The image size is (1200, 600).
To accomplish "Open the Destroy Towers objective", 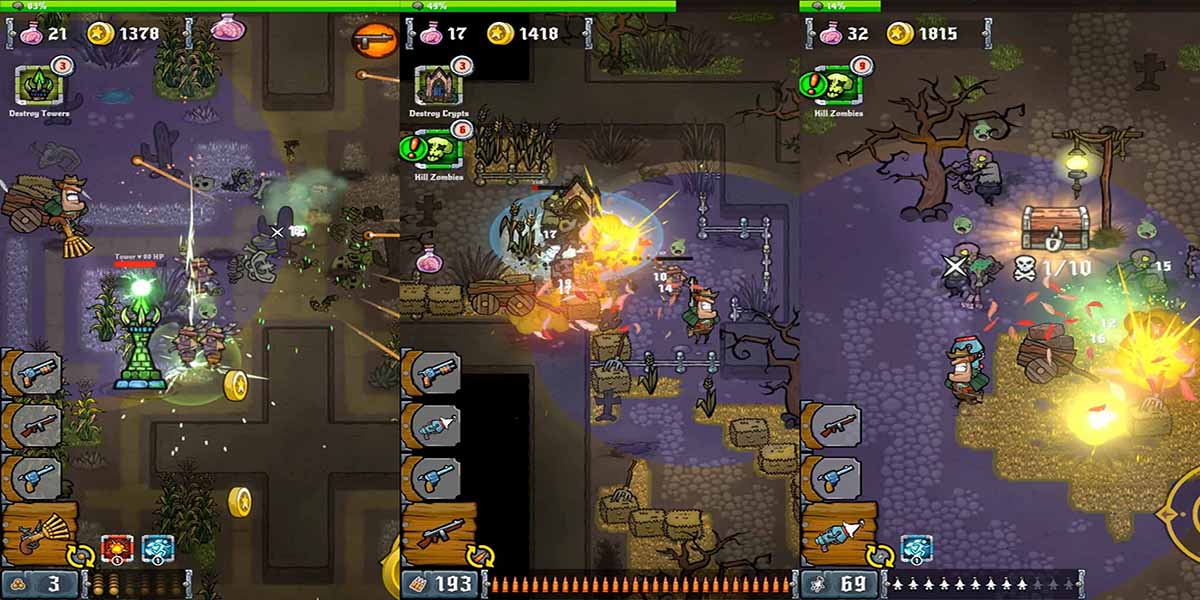I will [40, 86].
